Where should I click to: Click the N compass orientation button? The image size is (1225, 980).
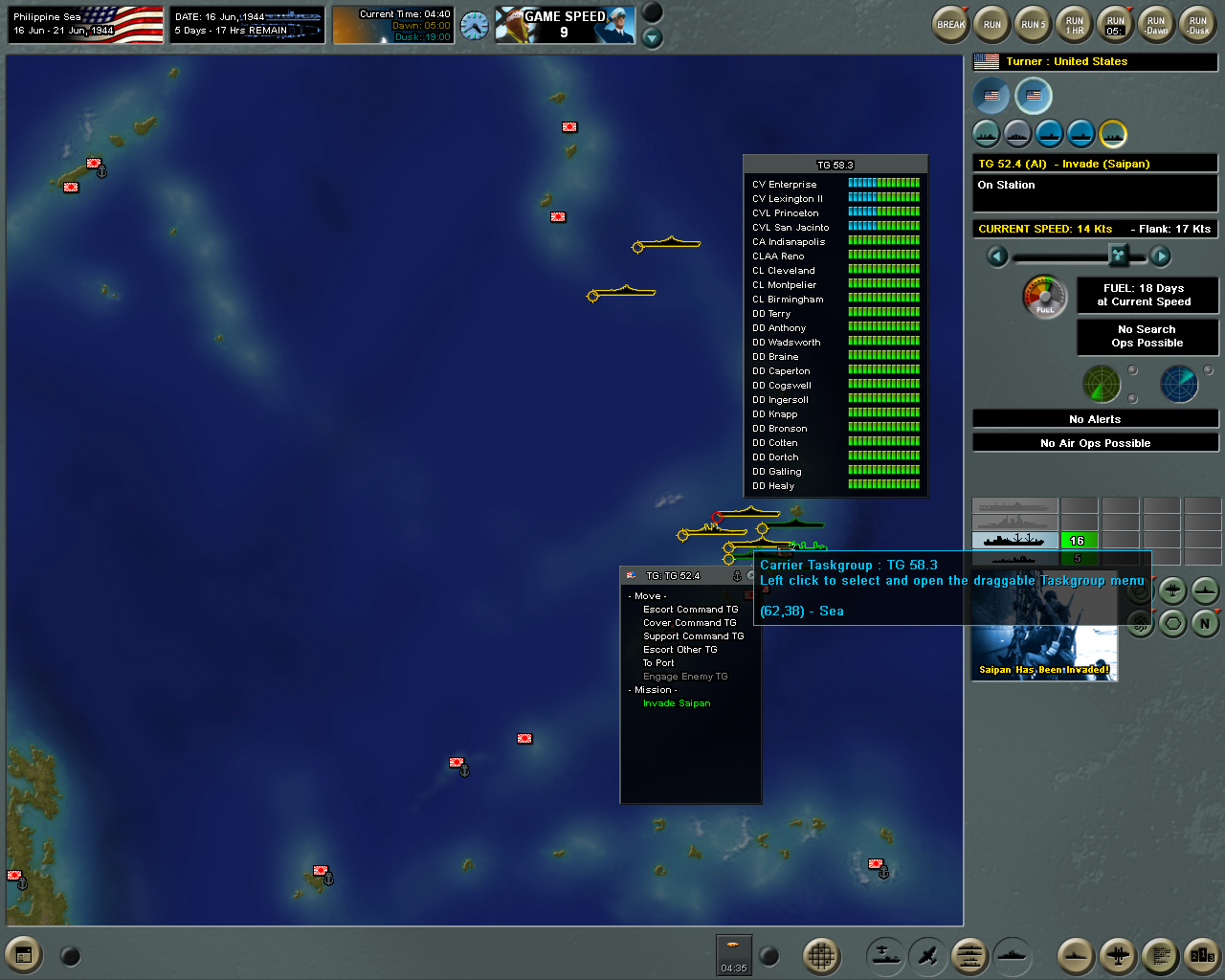point(1205,624)
